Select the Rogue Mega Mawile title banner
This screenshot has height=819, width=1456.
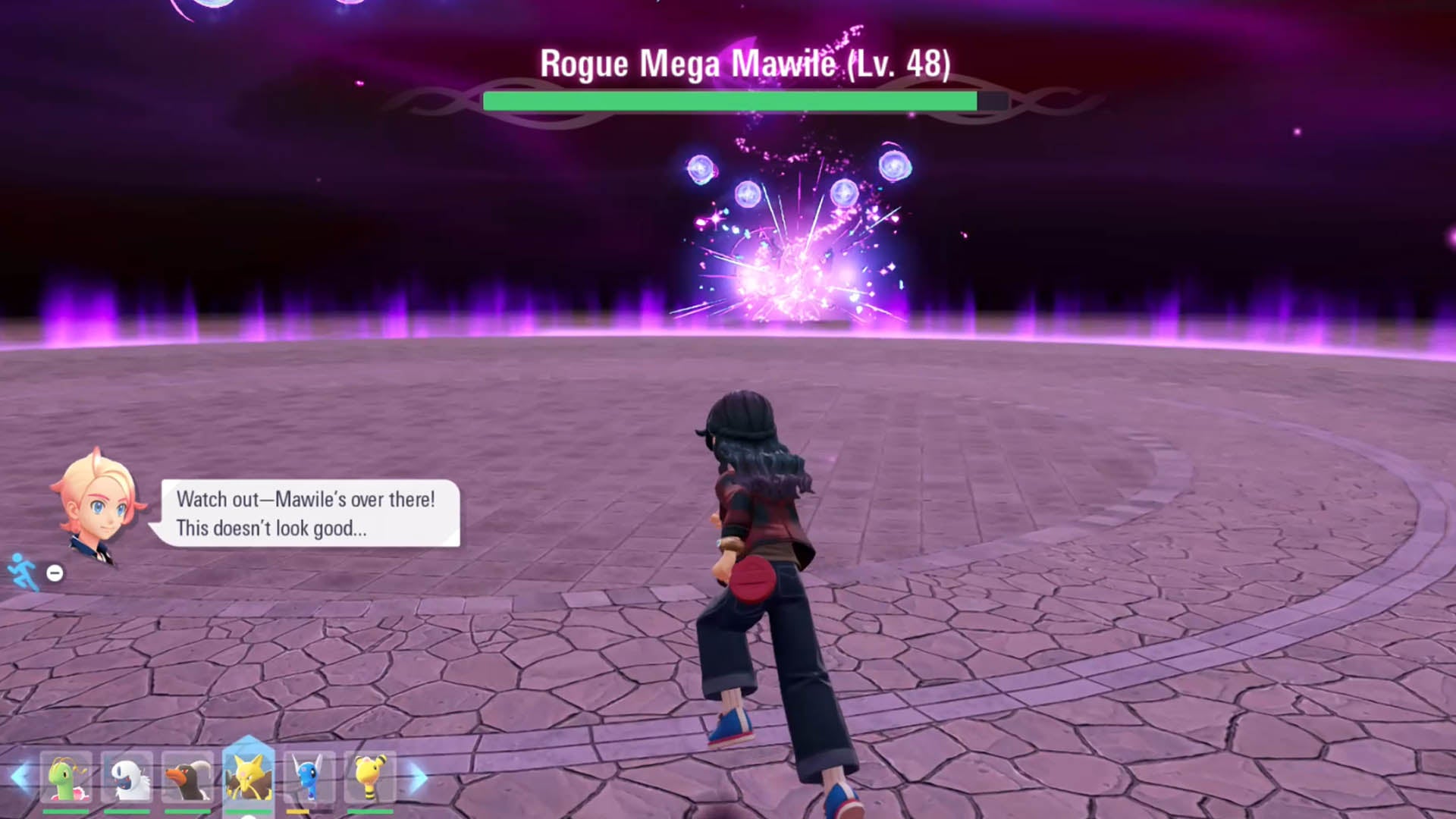(x=742, y=64)
